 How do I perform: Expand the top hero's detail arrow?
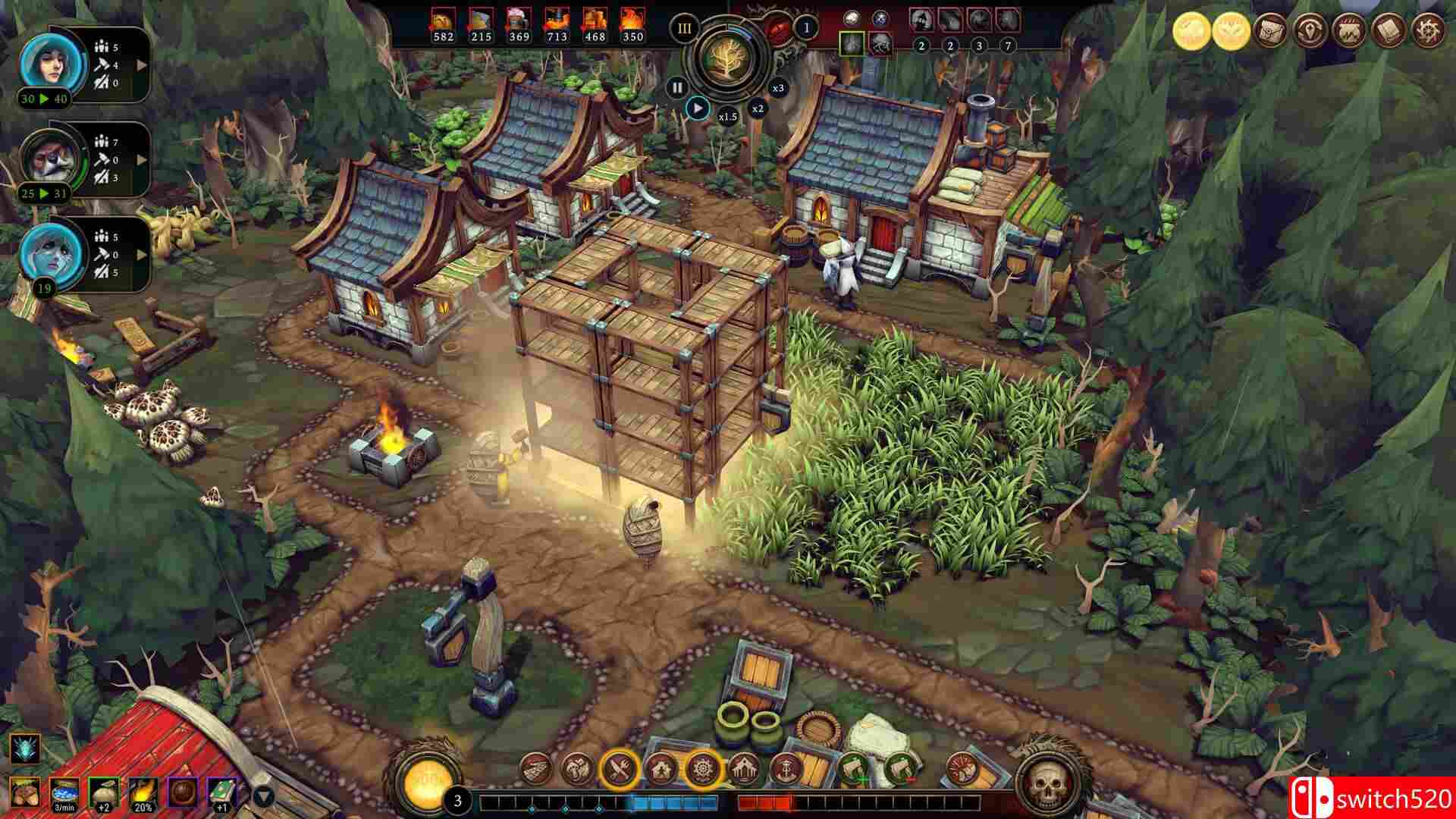click(x=139, y=67)
